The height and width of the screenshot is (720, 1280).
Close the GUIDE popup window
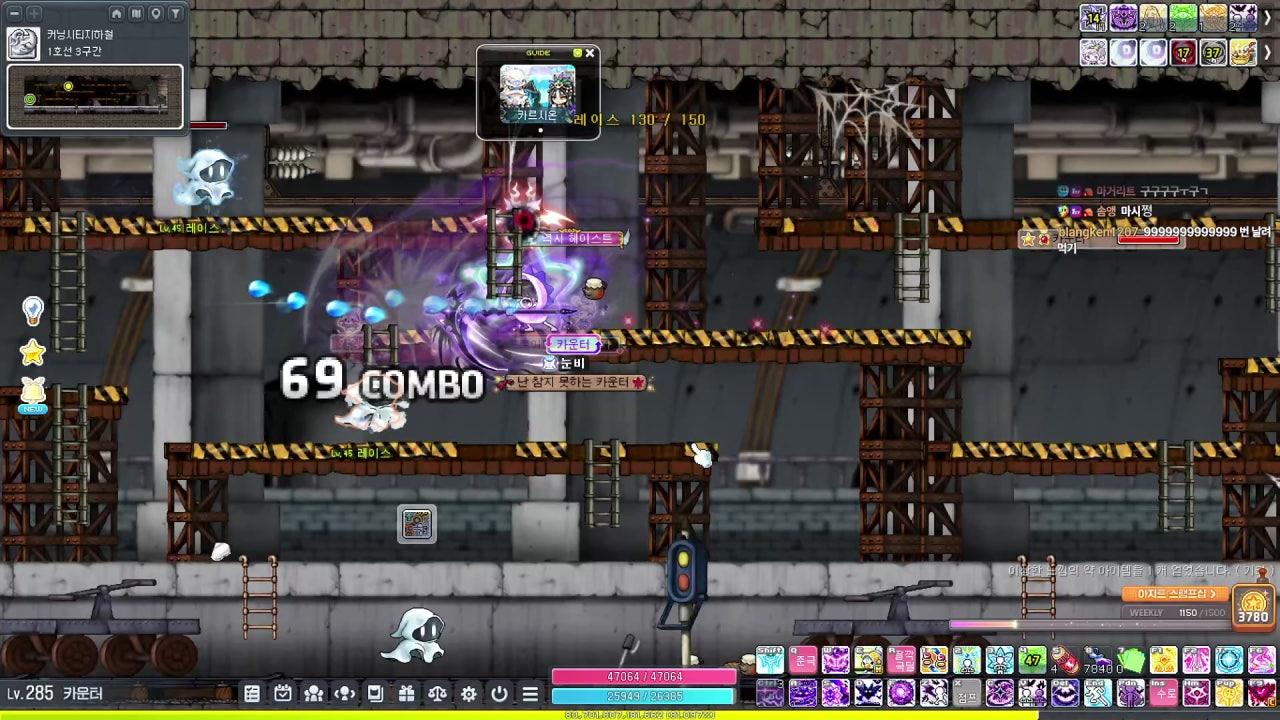click(590, 53)
